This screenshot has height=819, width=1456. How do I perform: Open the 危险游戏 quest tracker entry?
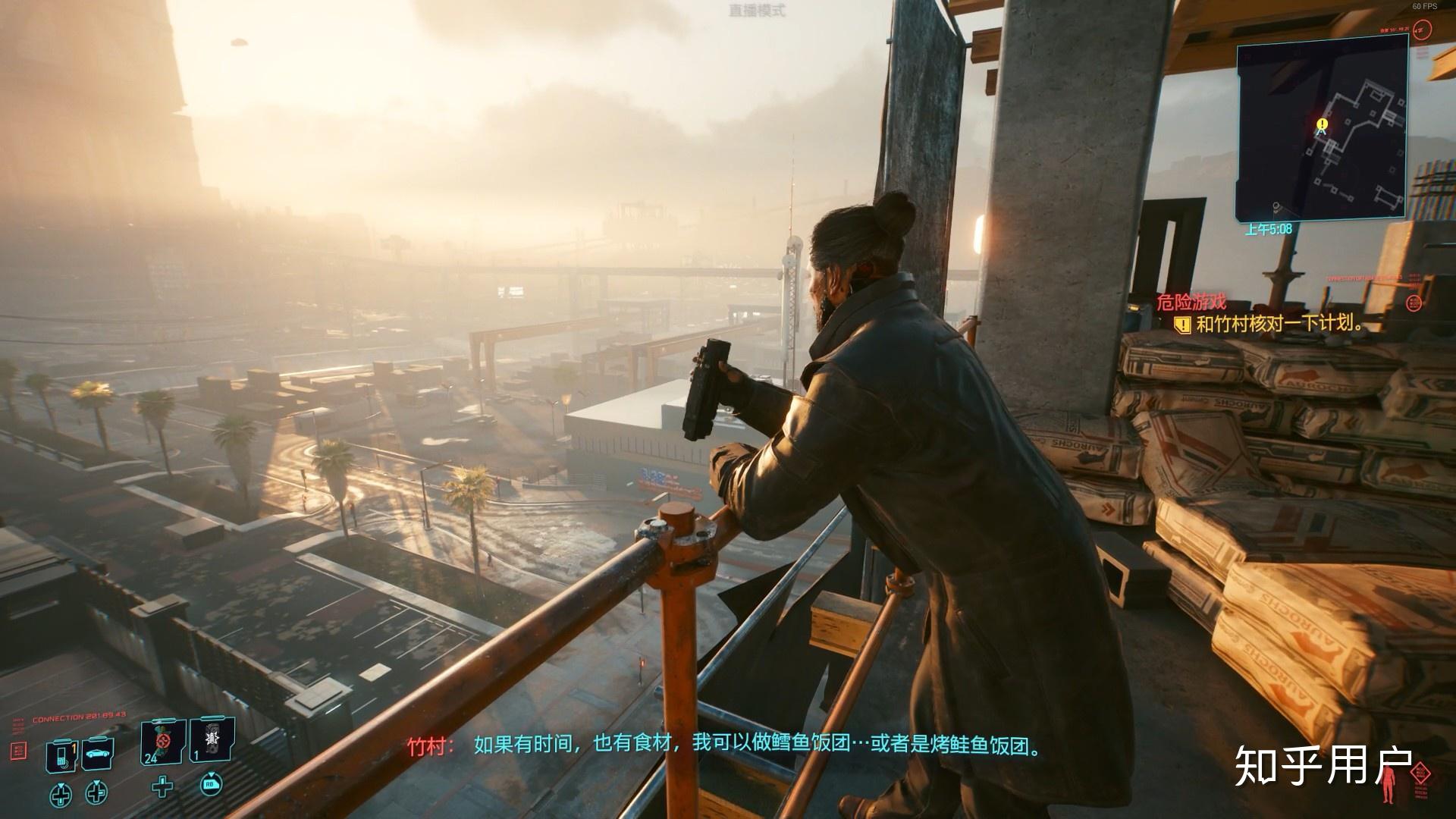point(1191,302)
